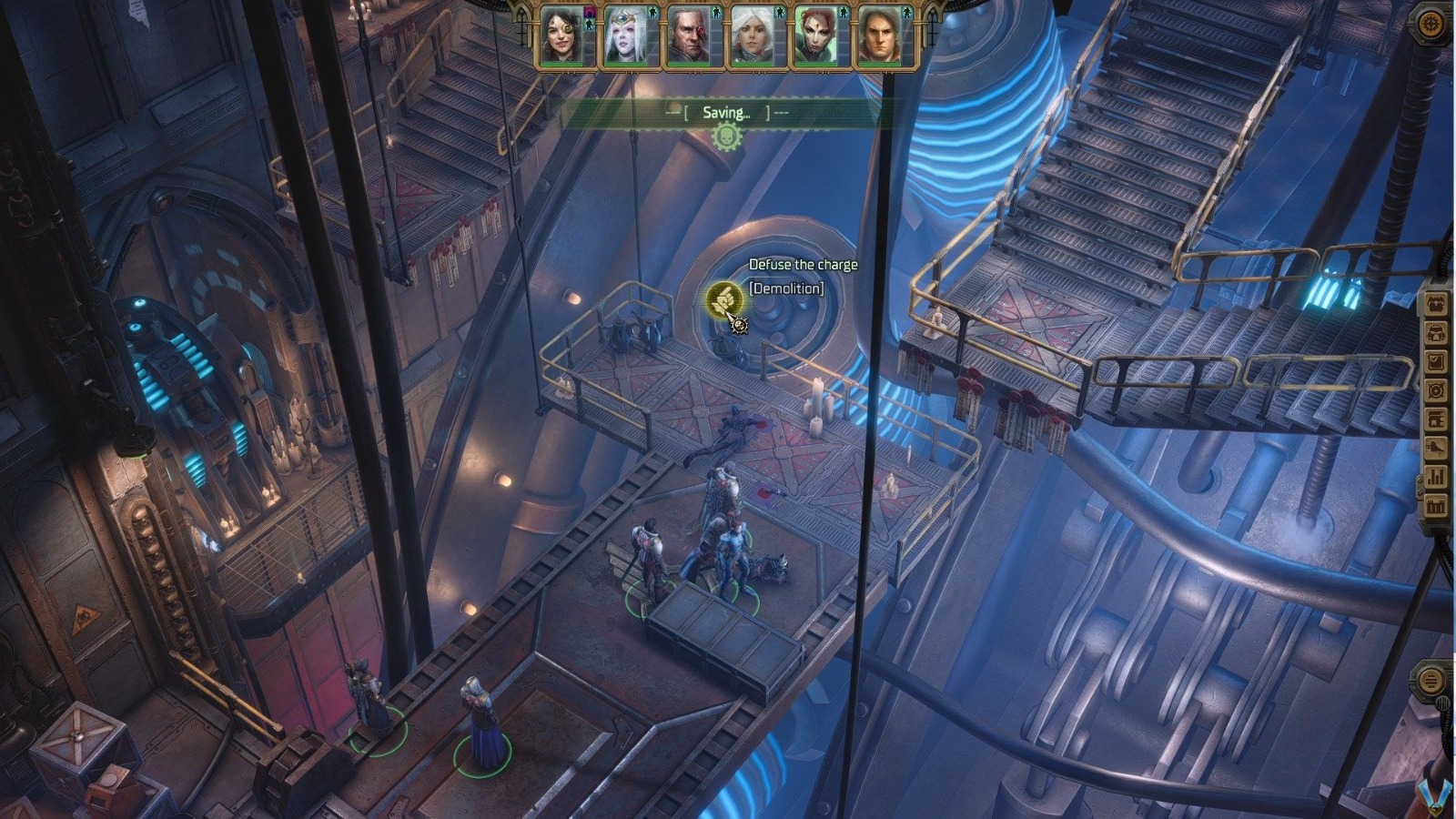Open the circular target map button

point(1436,390)
